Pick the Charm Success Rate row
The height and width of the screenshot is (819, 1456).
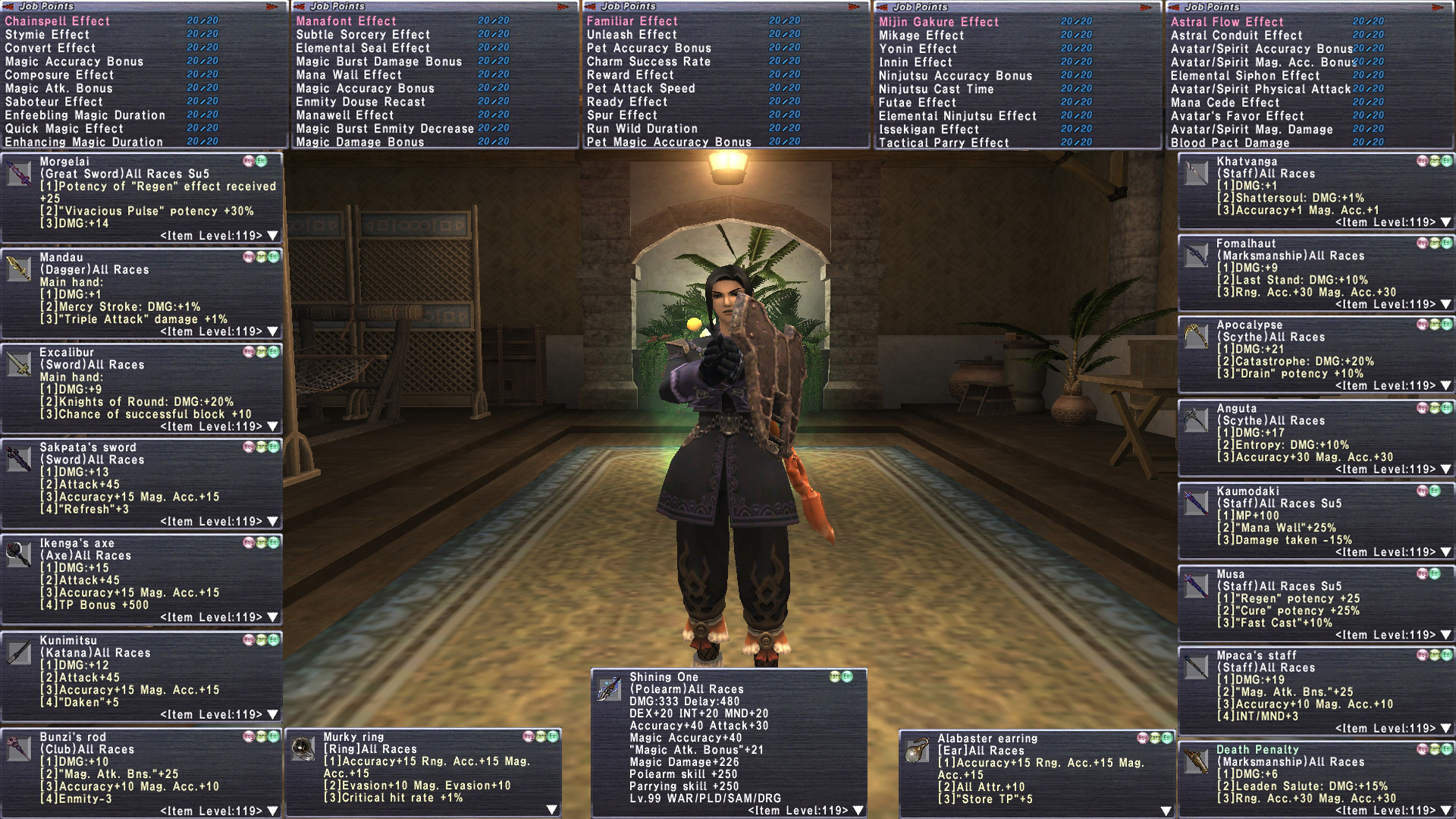(648, 61)
